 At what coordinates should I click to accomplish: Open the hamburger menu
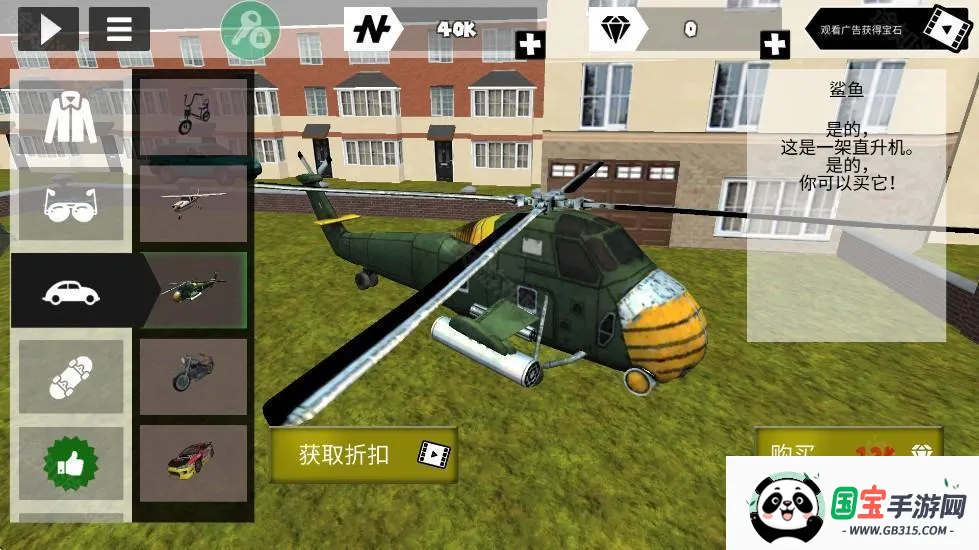(x=119, y=30)
